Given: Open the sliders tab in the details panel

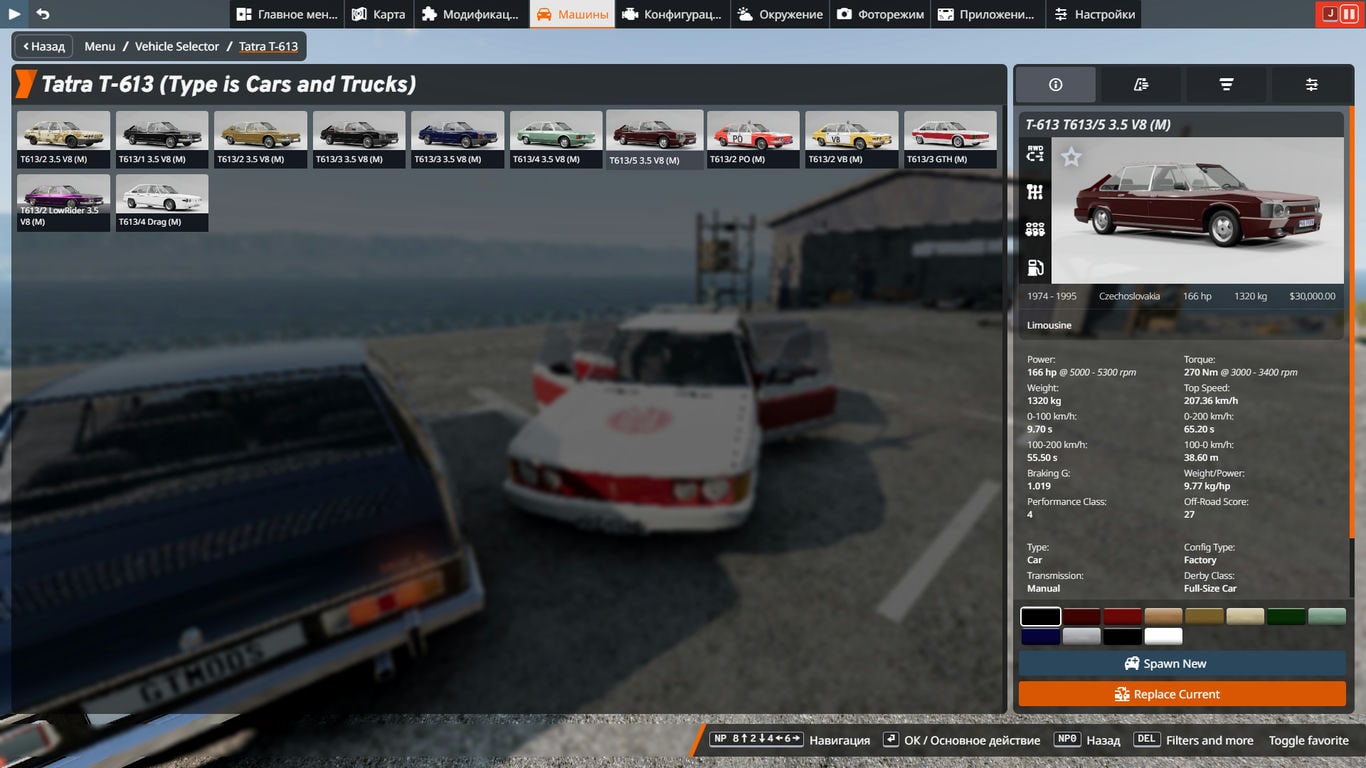Looking at the screenshot, I should [x=1311, y=85].
